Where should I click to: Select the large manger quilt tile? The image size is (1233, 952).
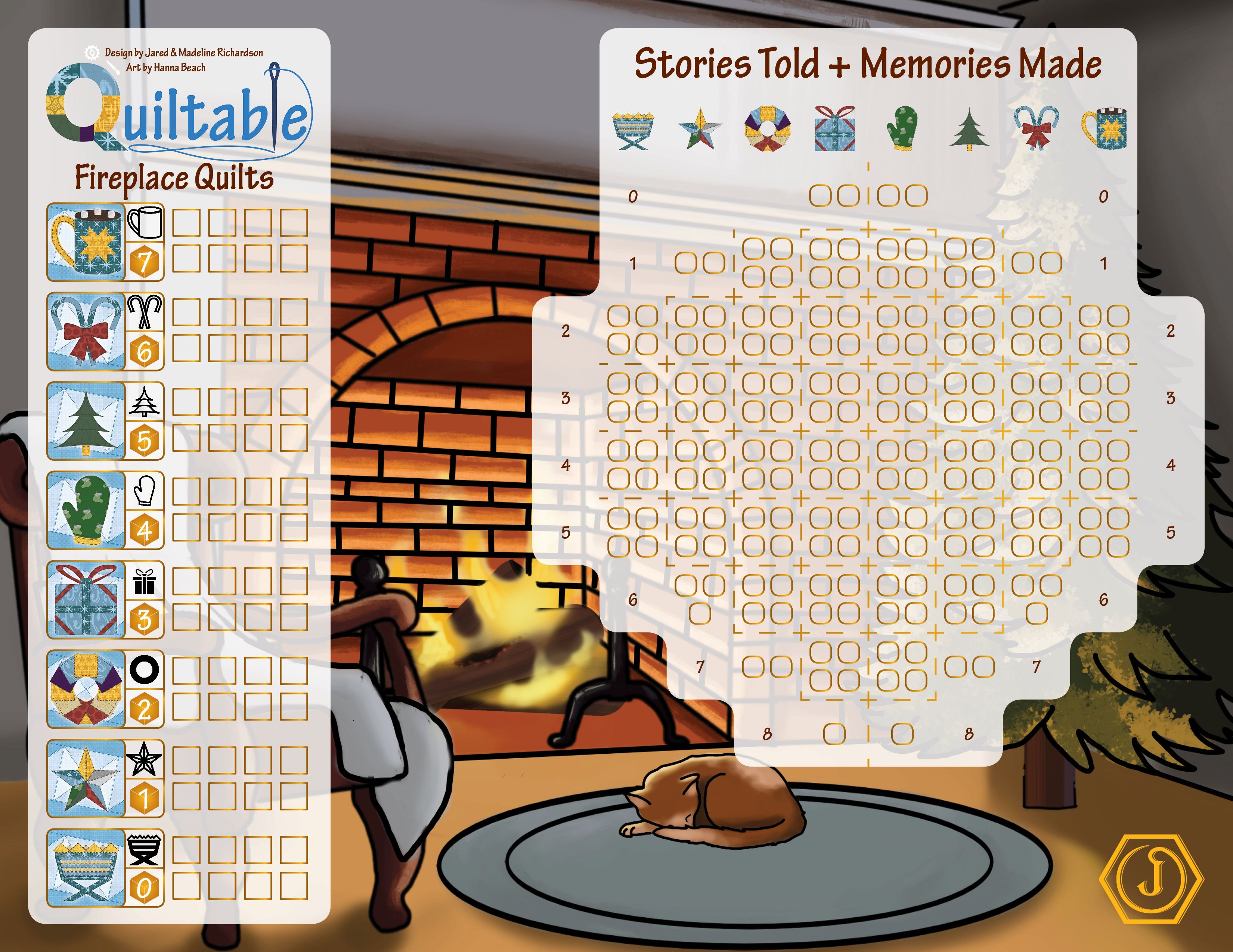86,868
